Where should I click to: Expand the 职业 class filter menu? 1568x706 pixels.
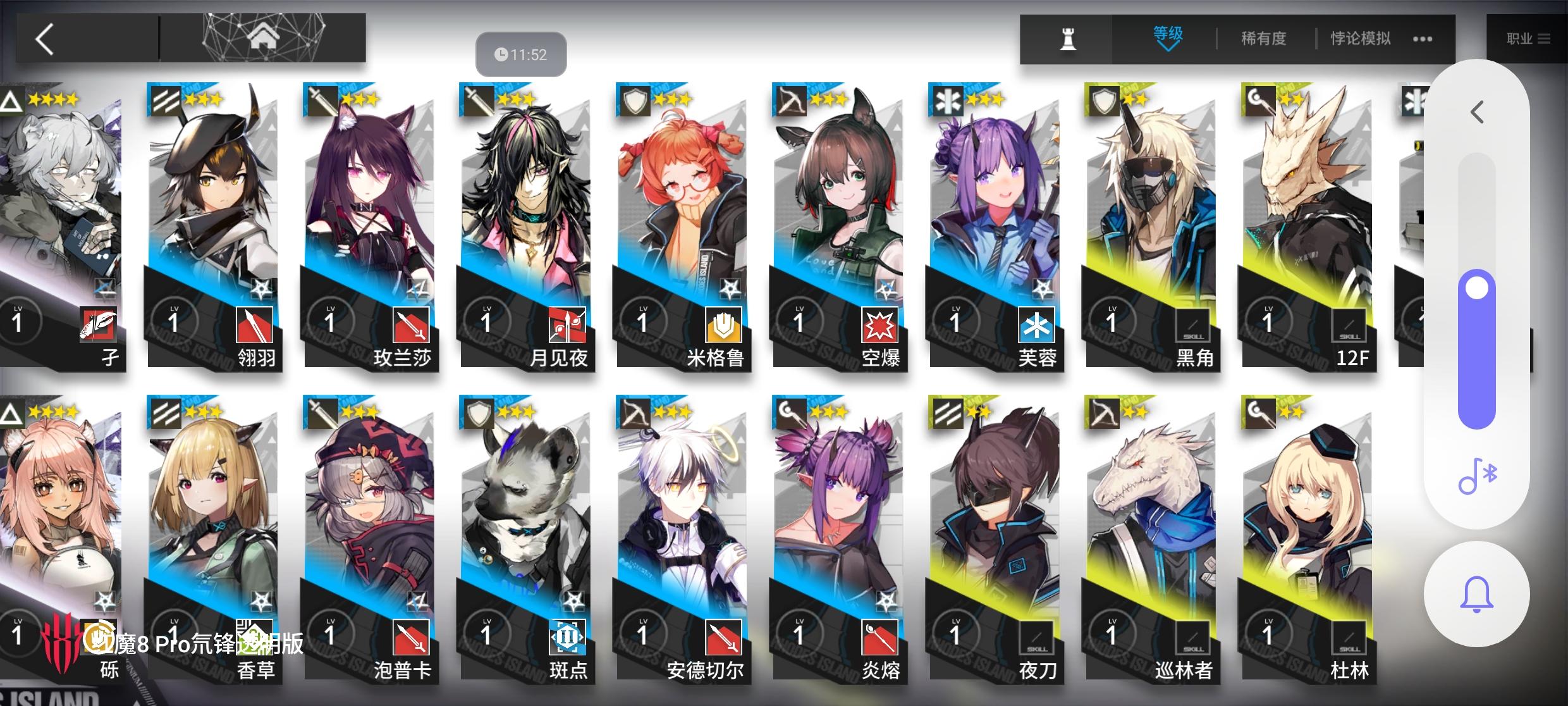pos(1526,38)
